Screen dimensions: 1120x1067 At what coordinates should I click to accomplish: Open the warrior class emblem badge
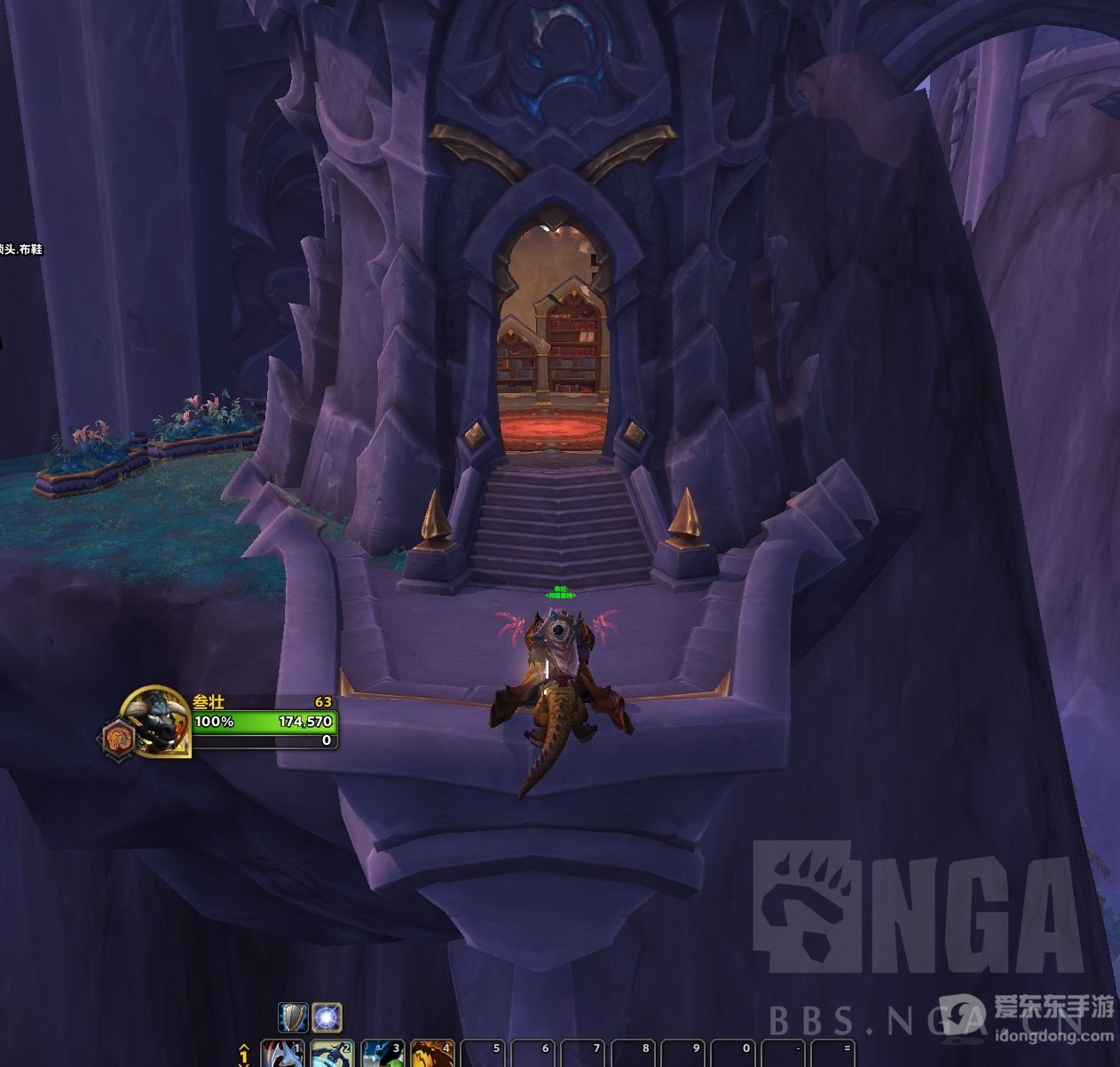[118, 738]
